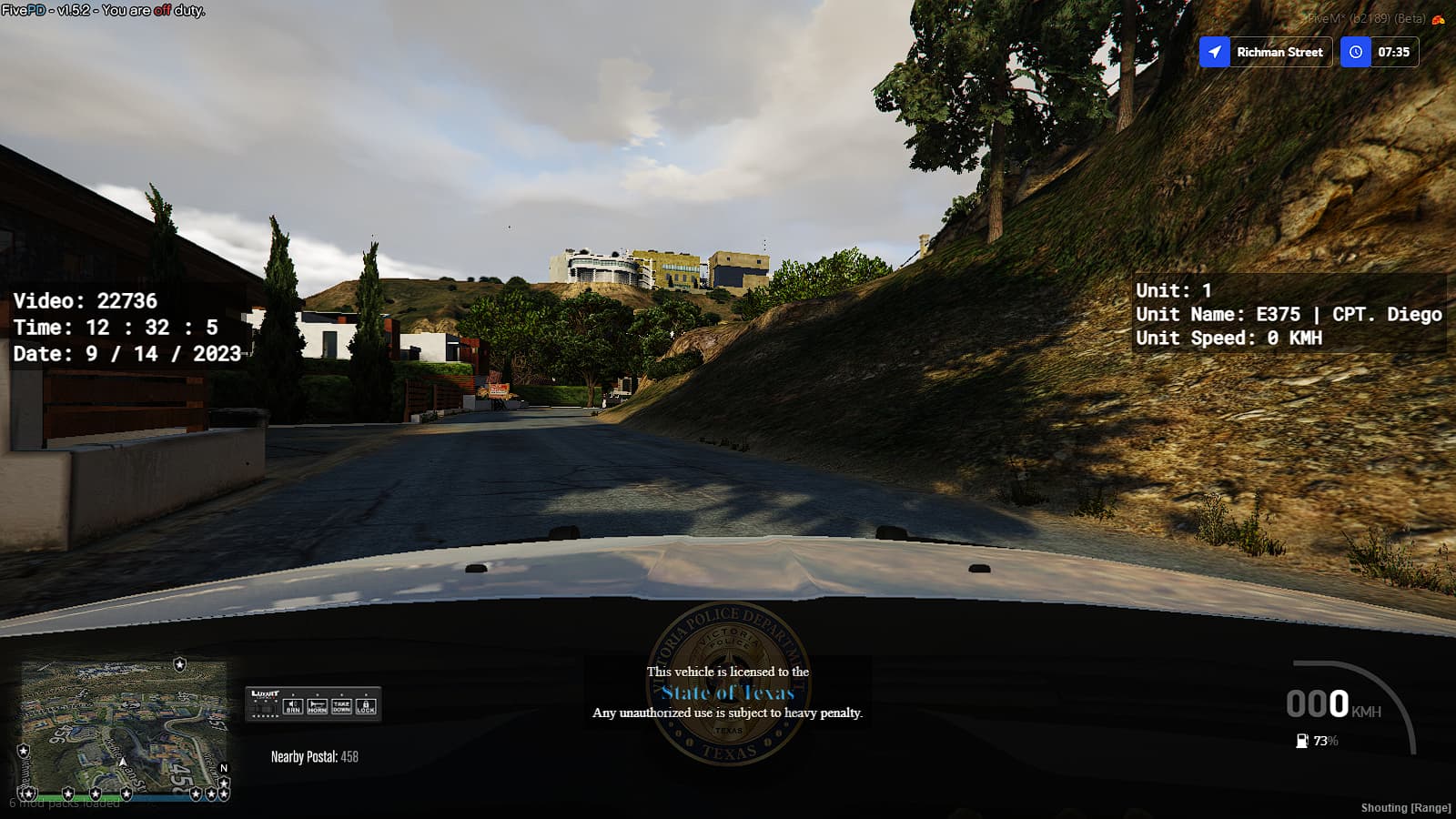This screenshot has width=1456, height=819.
Task: Select the SIRN speaker icon on the Luxart controller
Action: pyautogui.click(x=293, y=704)
